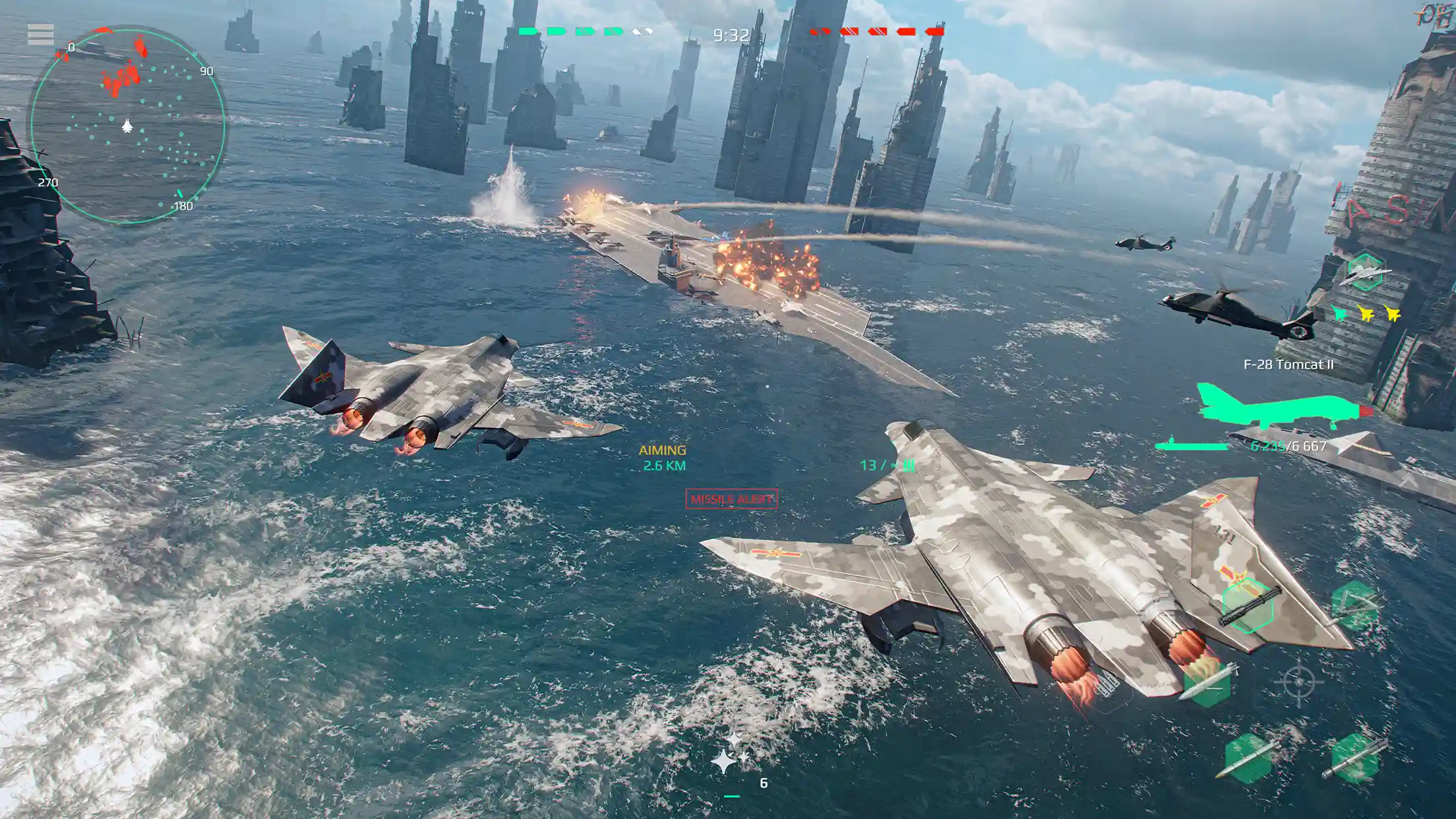Toggle the first yellow jet respawn indicator
Image resolution: width=1456 pixels, height=819 pixels.
[1366, 314]
